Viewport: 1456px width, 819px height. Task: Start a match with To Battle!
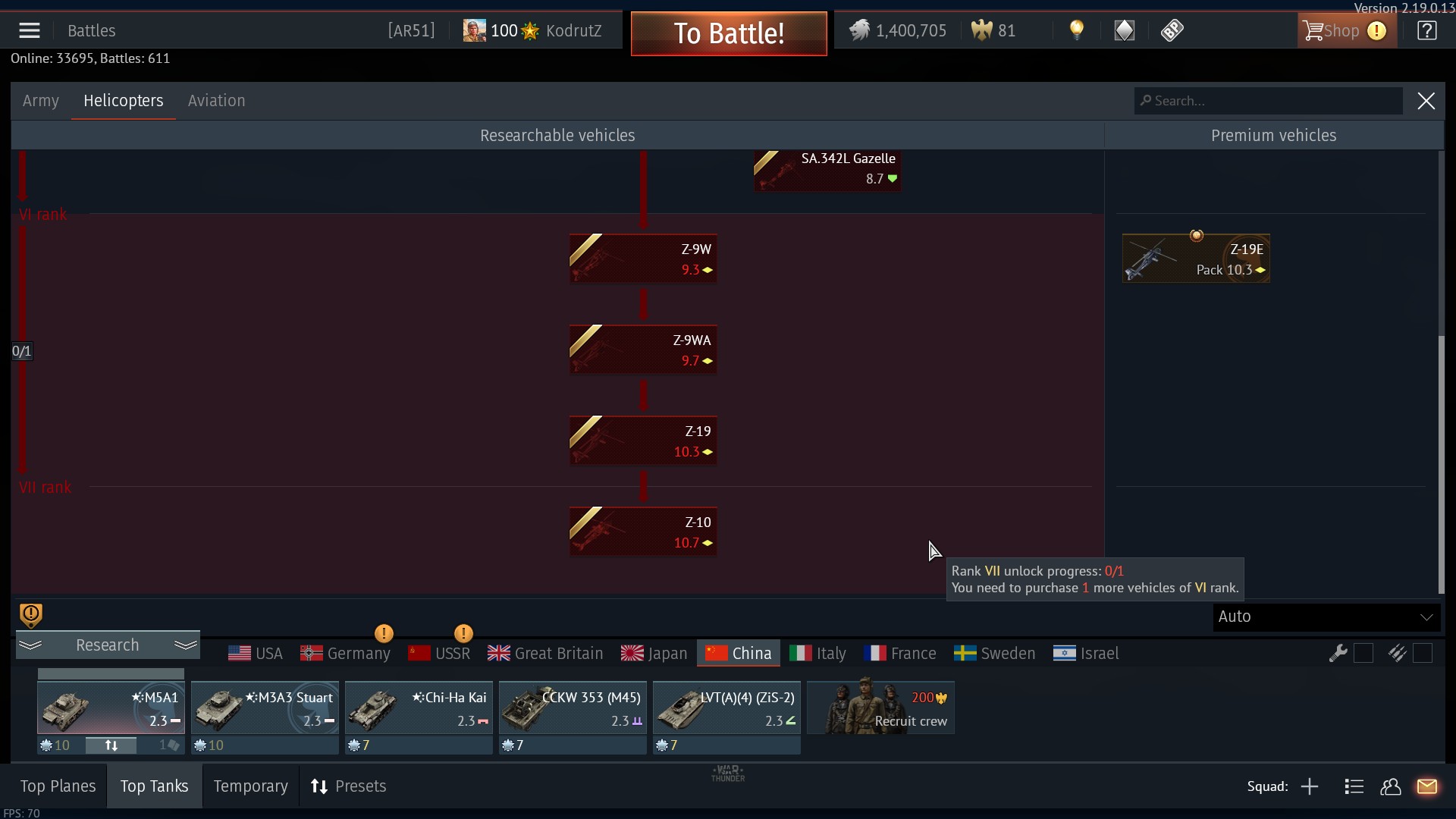click(x=729, y=33)
